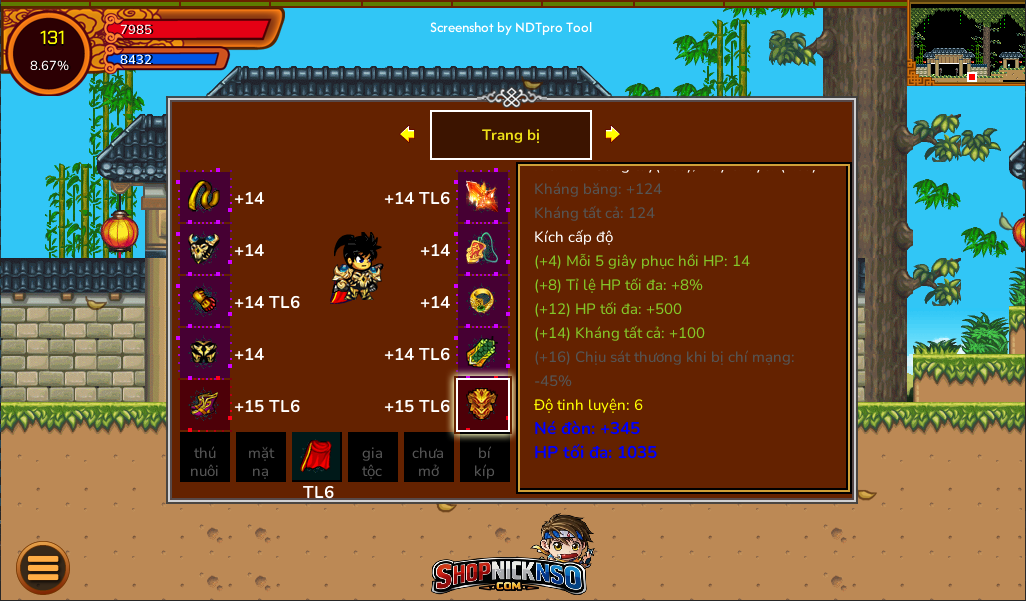Go to the previous panel with left arrow
Image resolution: width=1026 pixels, height=601 pixels.
tap(407, 134)
